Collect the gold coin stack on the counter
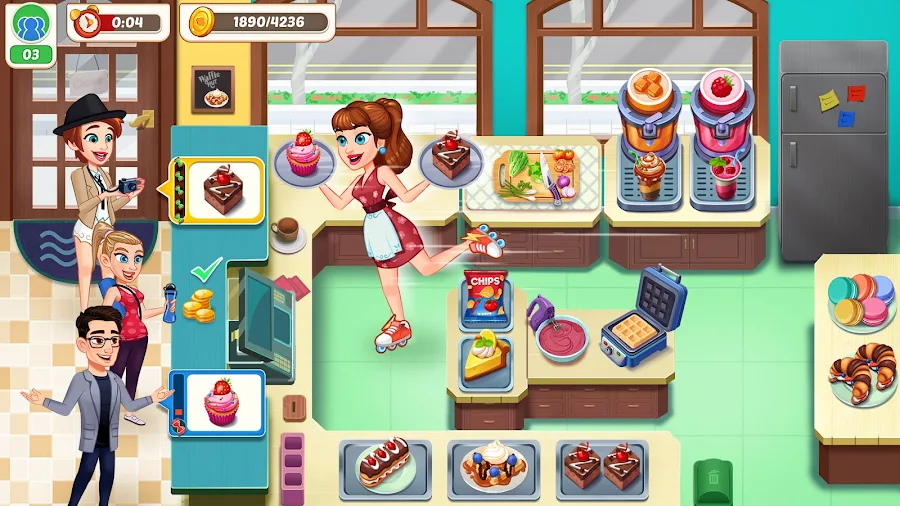 tap(200, 304)
